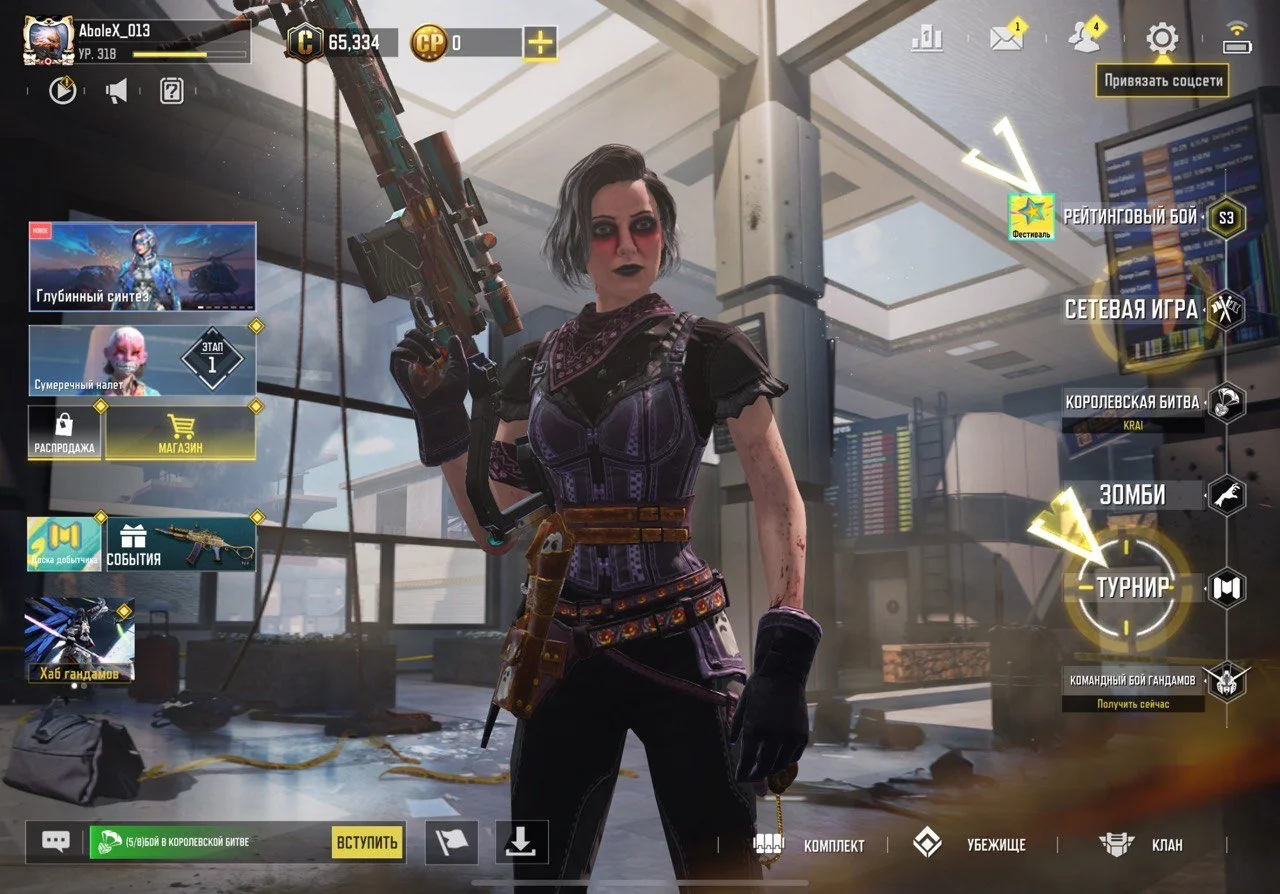1280x894 pixels.
Task: Open the gear Settings menu
Action: tap(1161, 39)
